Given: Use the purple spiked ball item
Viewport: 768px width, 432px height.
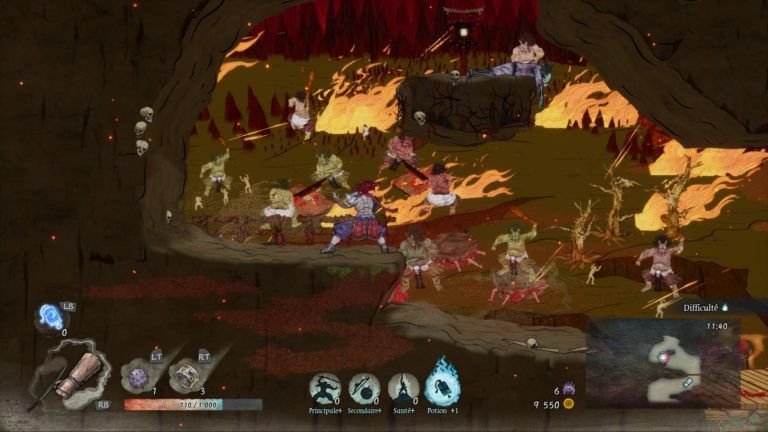Looking at the screenshot, I should coord(138,376).
